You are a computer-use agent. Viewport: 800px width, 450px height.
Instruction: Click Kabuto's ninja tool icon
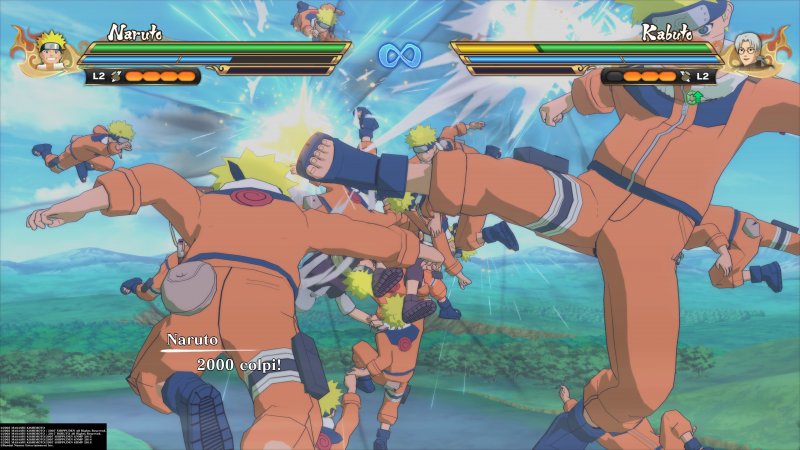click(x=684, y=76)
